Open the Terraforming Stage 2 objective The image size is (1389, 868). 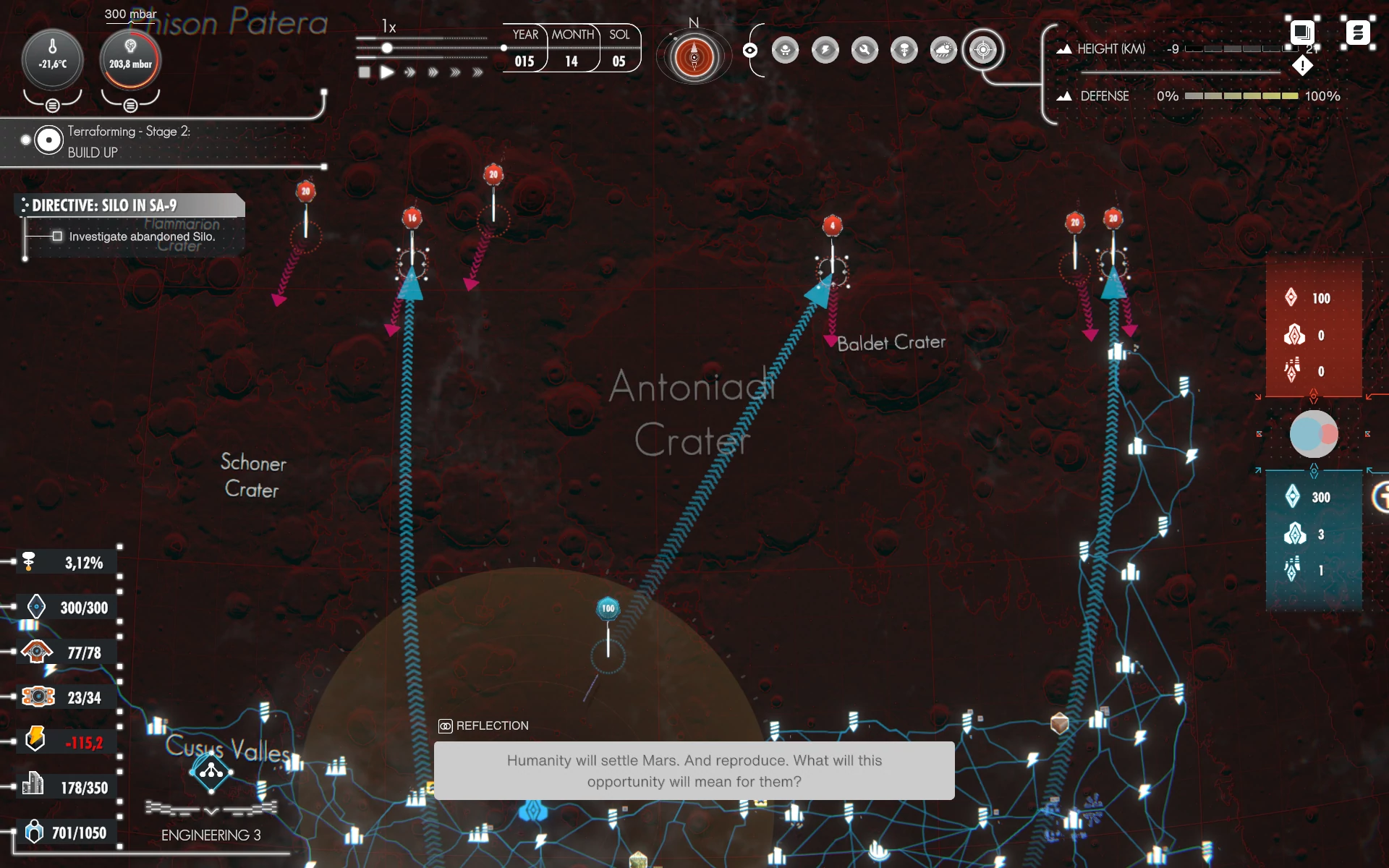click(x=49, y=140)
